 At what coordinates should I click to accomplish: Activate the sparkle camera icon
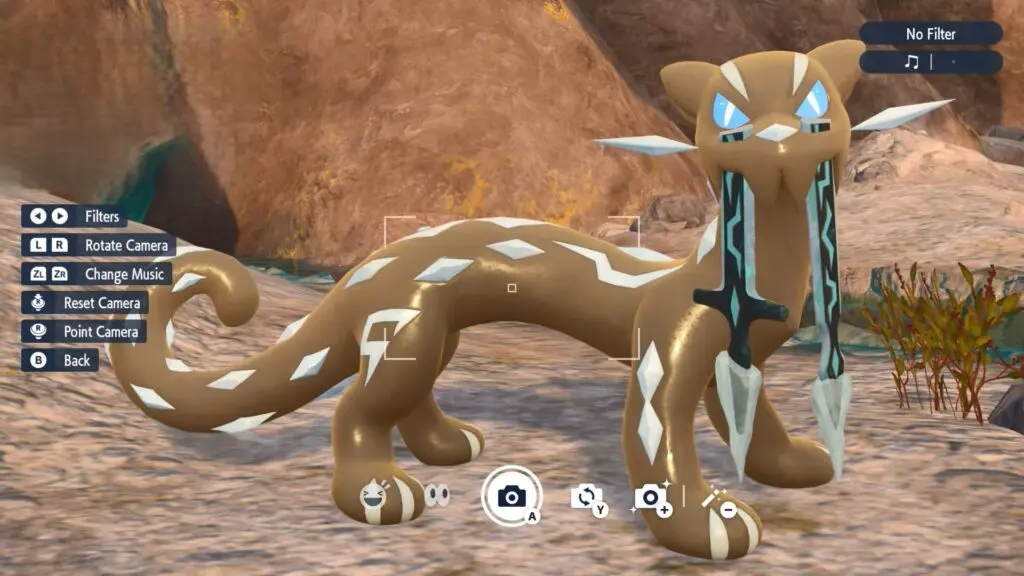pyautogui.click(x=651, y=497)
